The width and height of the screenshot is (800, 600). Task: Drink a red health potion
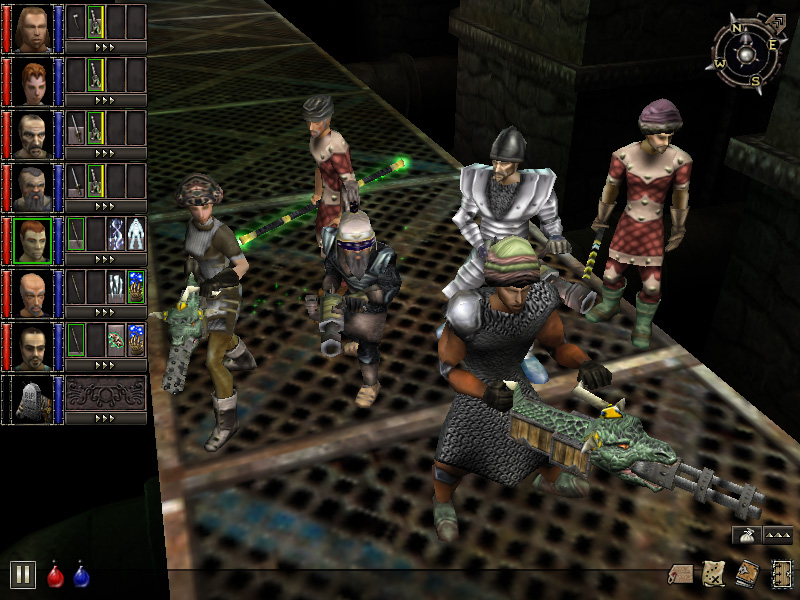pos(56,575)
